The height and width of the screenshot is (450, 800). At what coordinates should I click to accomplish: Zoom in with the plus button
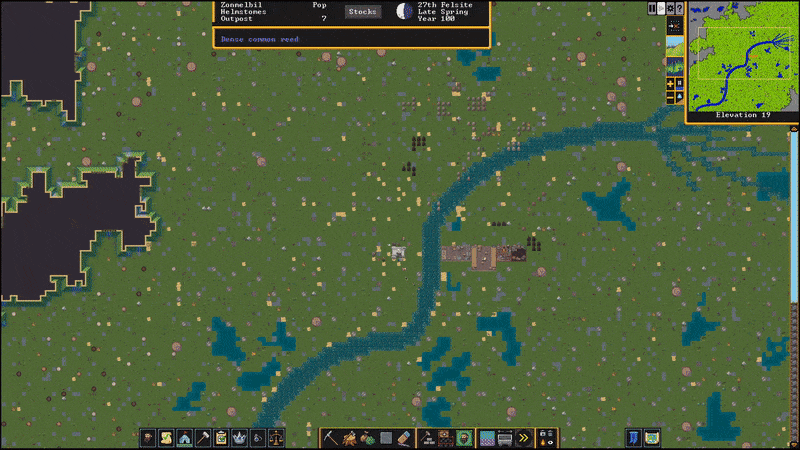[x=670, y=83]
